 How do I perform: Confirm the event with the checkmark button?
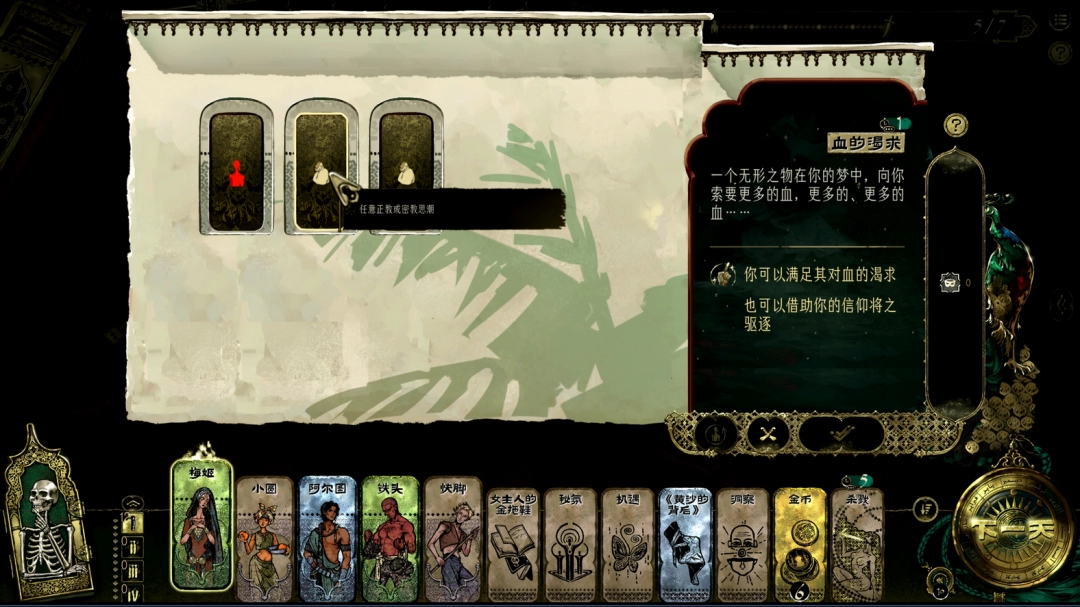pos(841,434)
